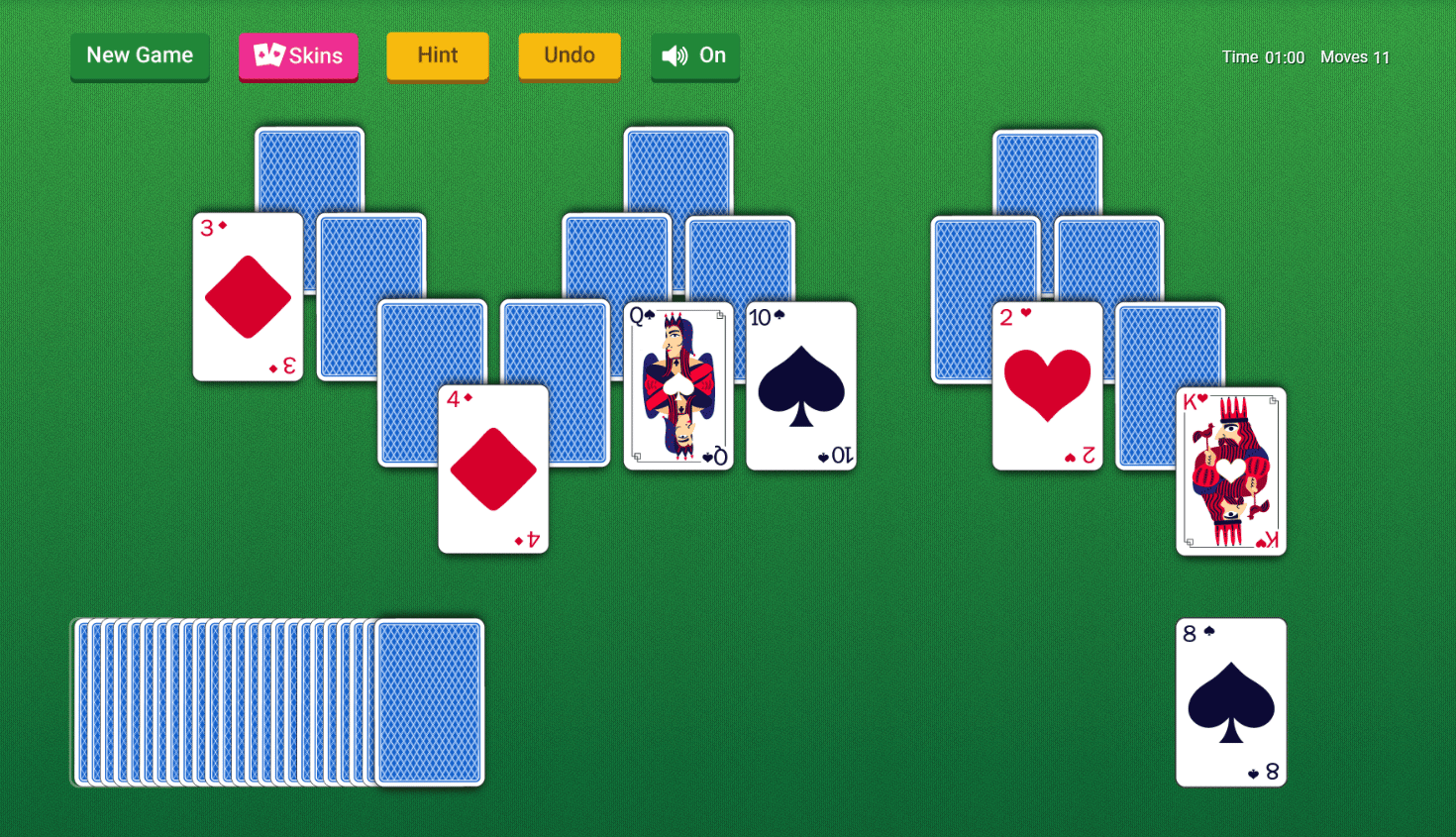Select the King of Hearts card
This screenshot has height=837, width=1456.
[x=1231, y=471]
